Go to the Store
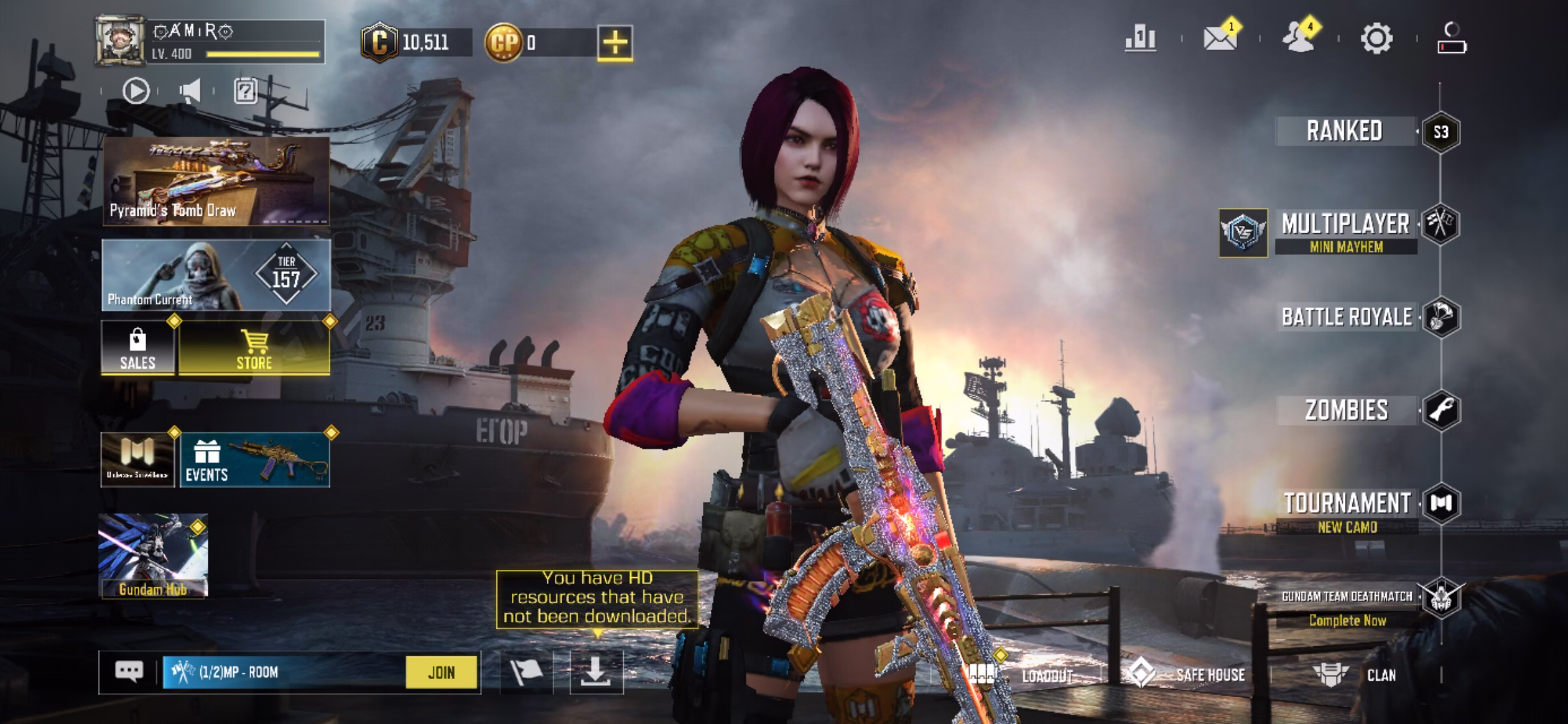The height and width of the screenshot is (724, 1568). coord(255,348)
